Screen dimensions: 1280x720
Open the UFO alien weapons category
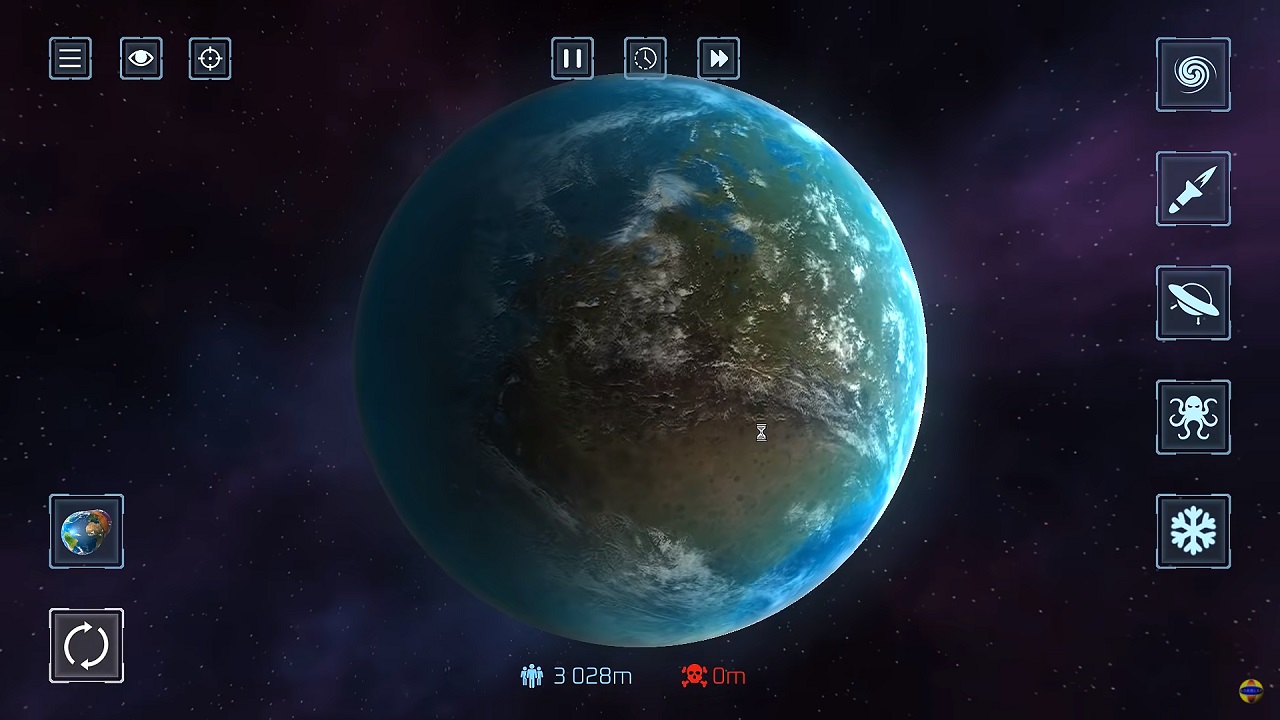coord(1193,303)
